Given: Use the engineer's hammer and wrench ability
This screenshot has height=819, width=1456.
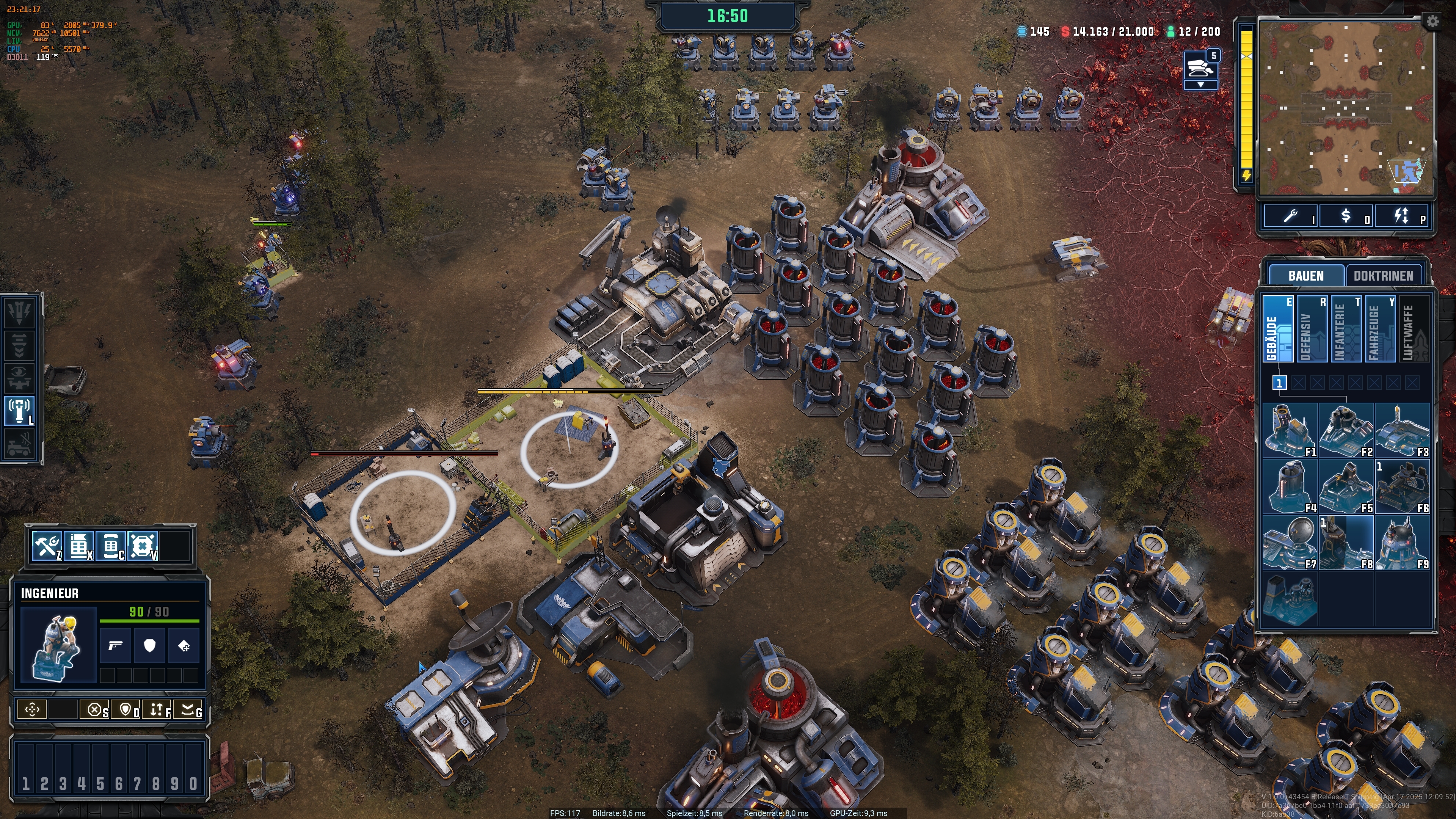Looking at the screenshot, I should pyautogui.click(x=47, y=546).
